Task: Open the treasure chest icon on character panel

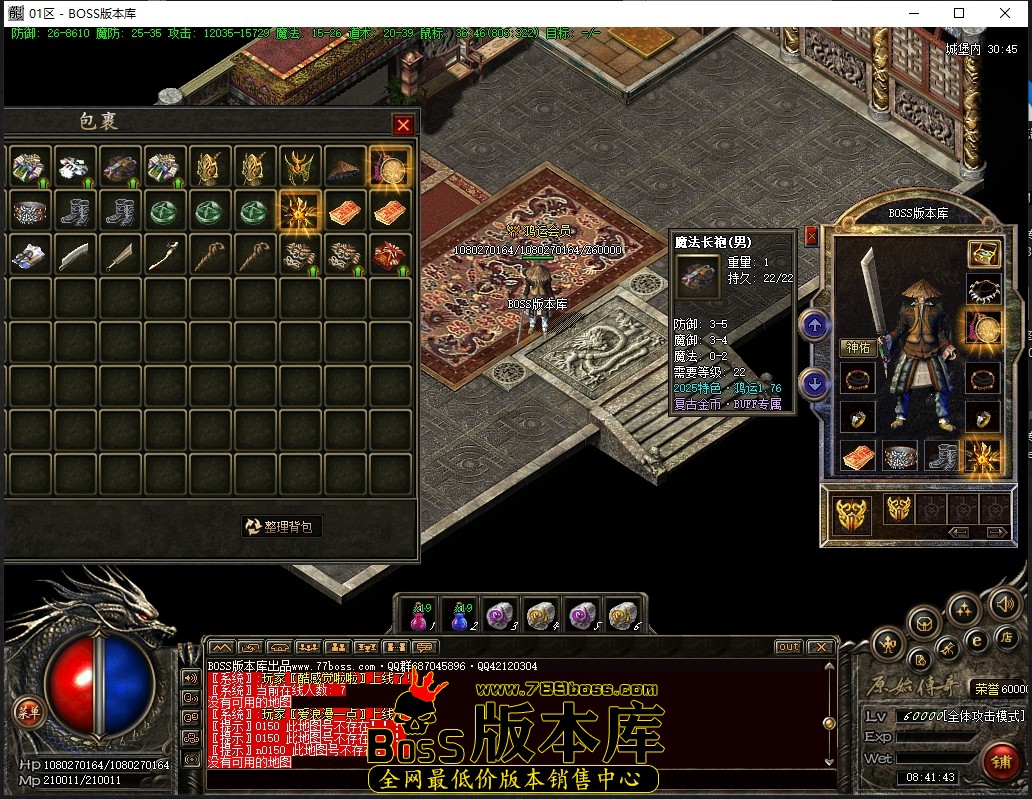Action: (x=984, y=254)
